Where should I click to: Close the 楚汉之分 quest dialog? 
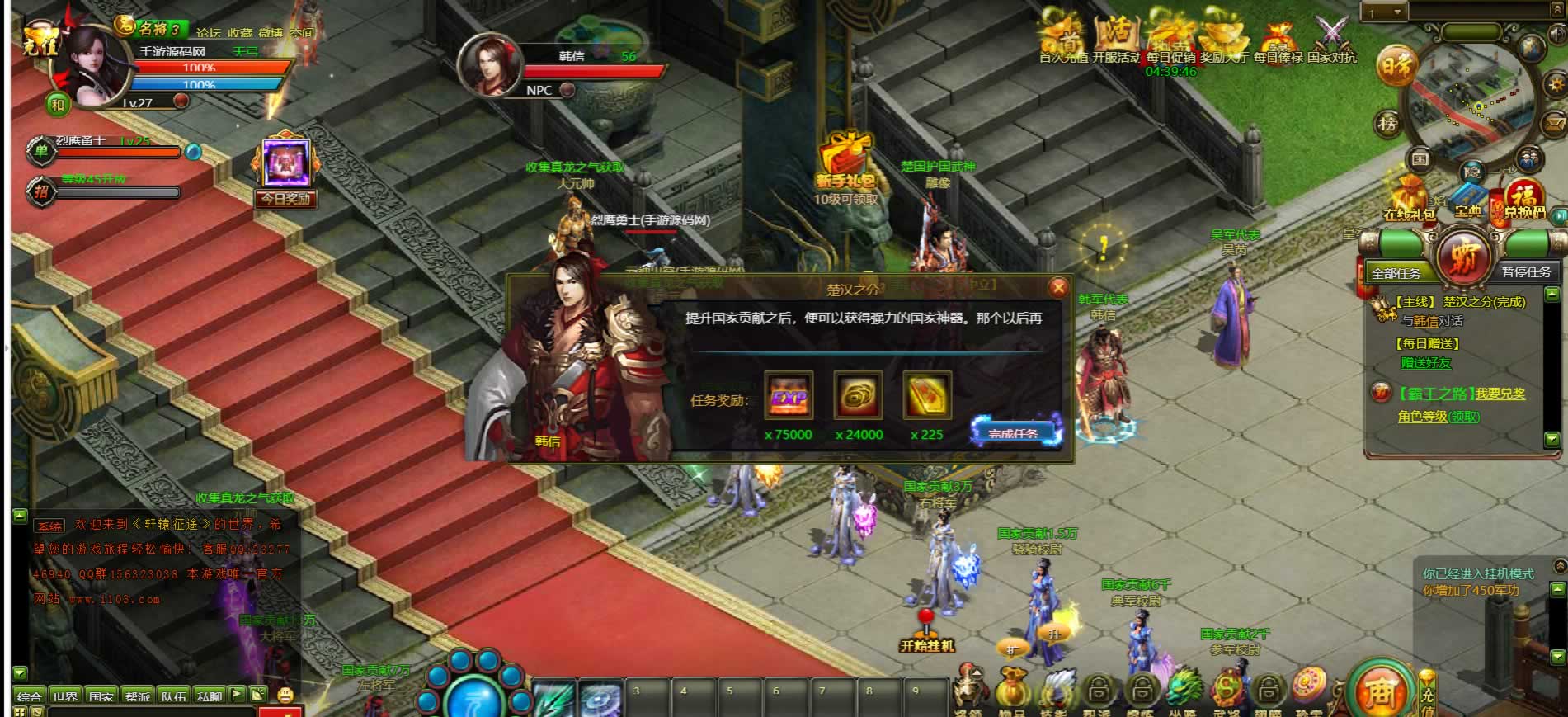point(1058,287)
